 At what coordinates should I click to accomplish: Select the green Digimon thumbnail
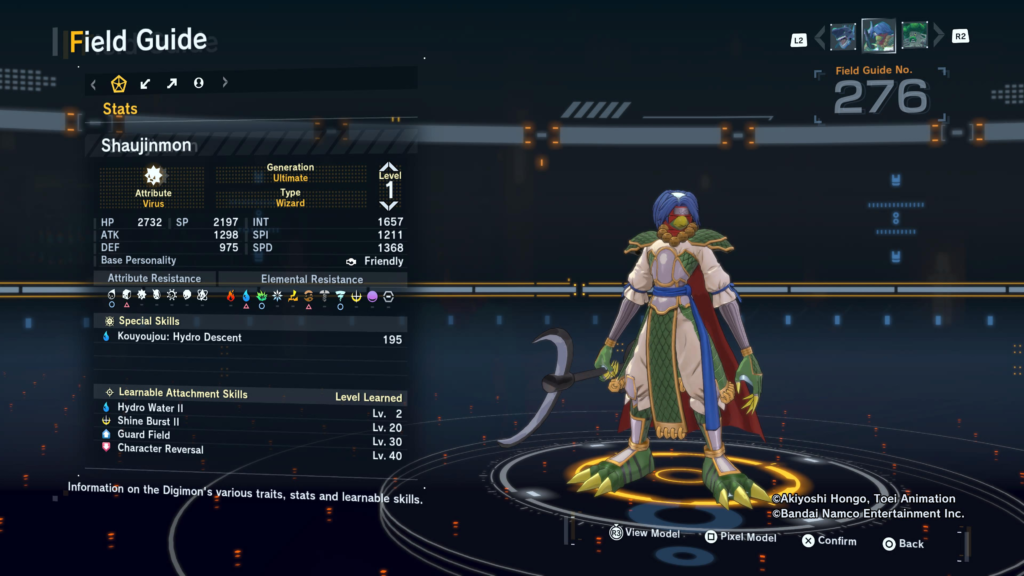914,37
